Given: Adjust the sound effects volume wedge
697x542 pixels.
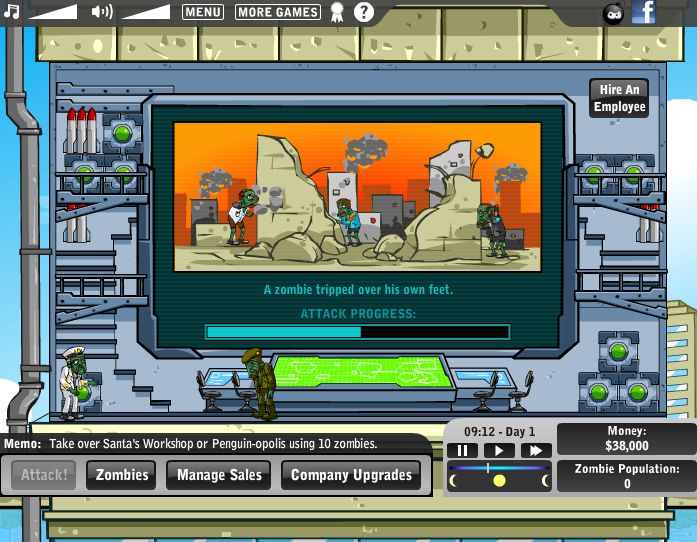Looking at the screenshot, I should (146, 12).
